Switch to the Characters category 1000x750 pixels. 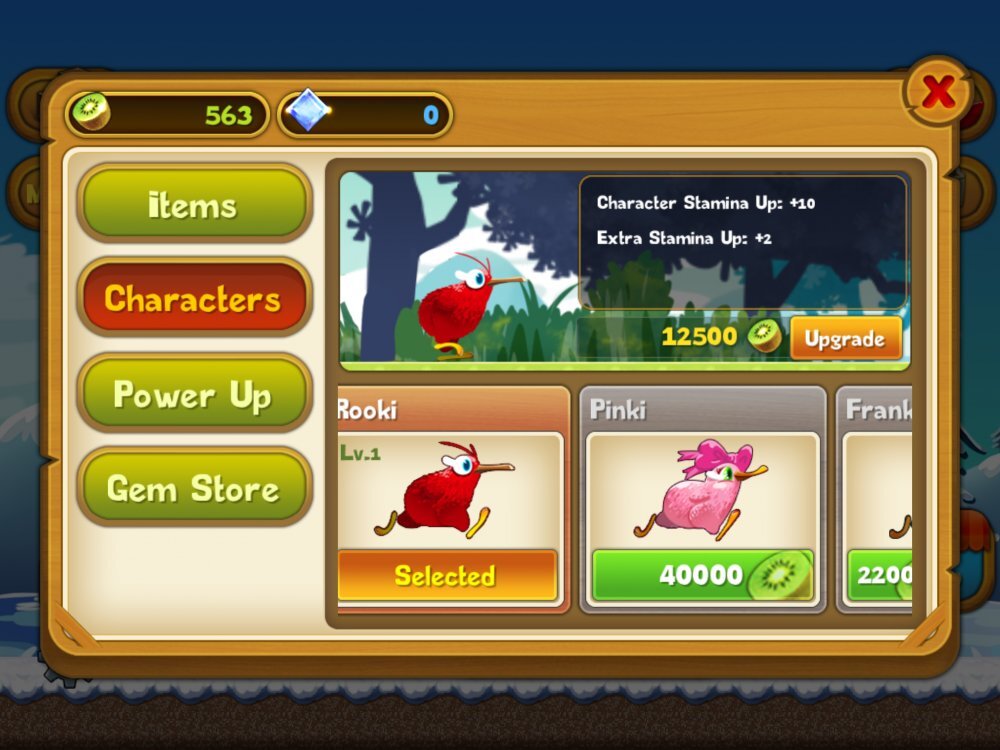pos(194,298)
